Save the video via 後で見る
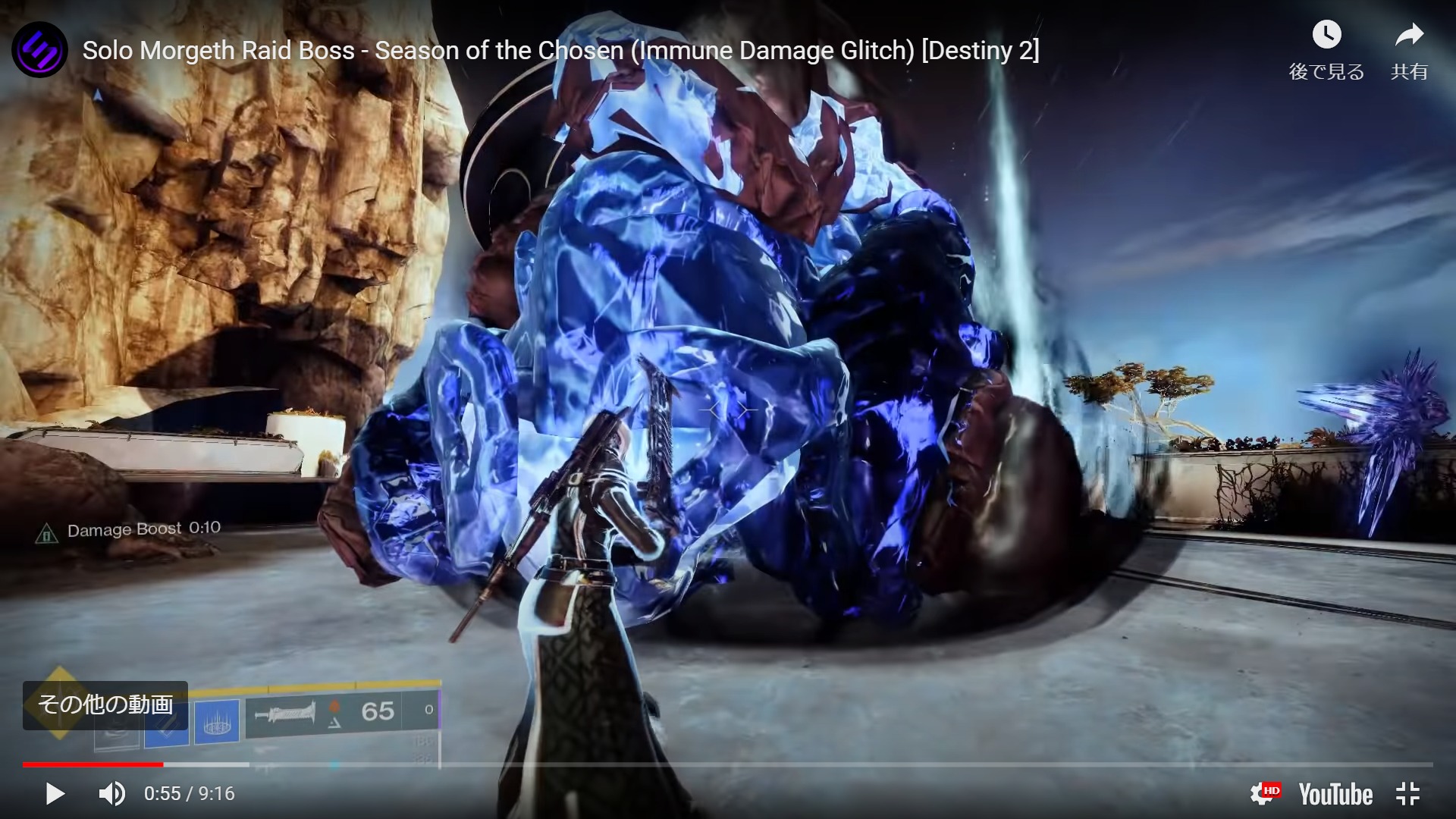This screenshot has height=819, width=1456. [1325, 72]
